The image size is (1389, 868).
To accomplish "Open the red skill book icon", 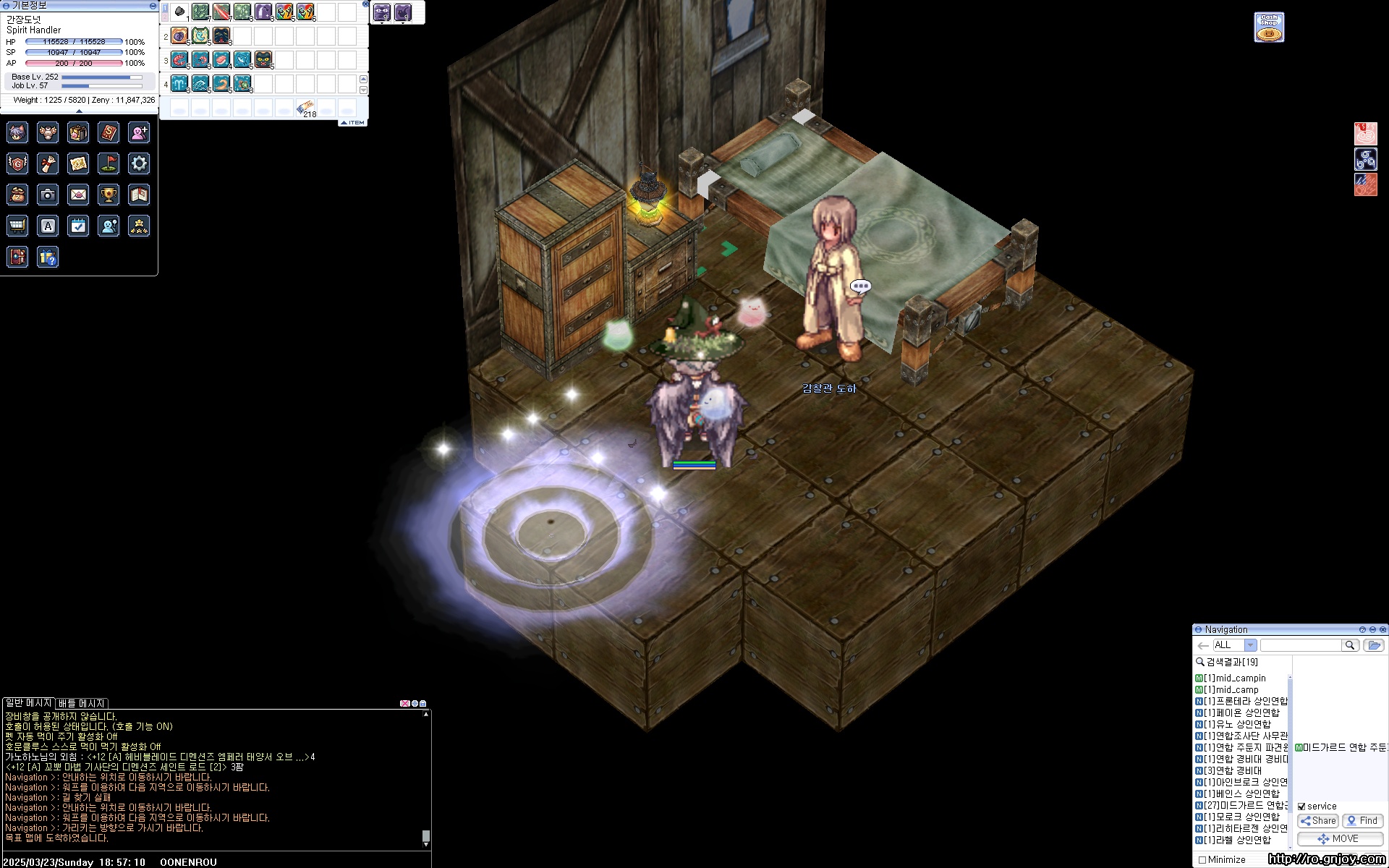I will (x=109, y=132).
